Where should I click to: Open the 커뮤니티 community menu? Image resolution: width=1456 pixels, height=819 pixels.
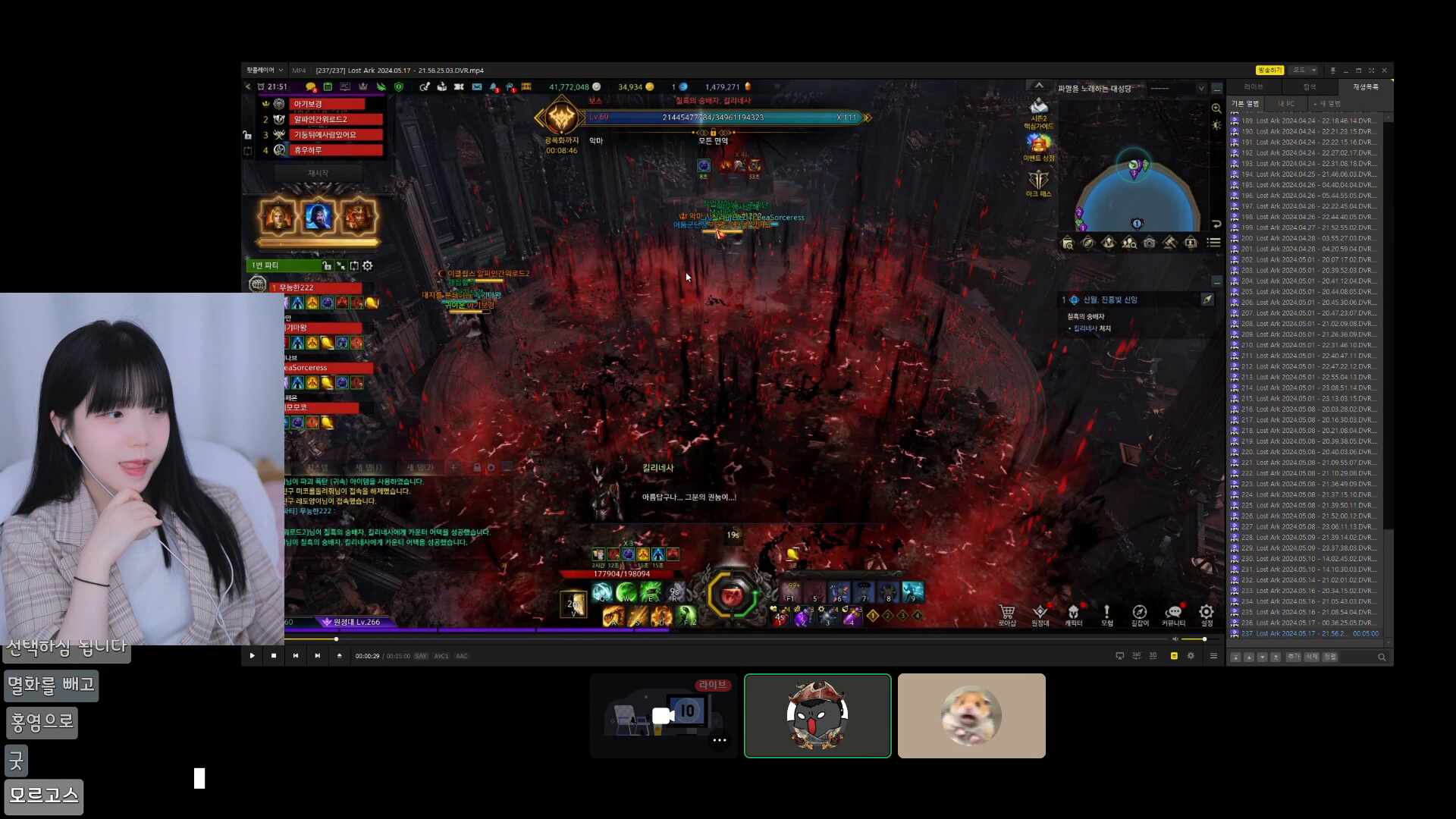(x=1173, y=613)
